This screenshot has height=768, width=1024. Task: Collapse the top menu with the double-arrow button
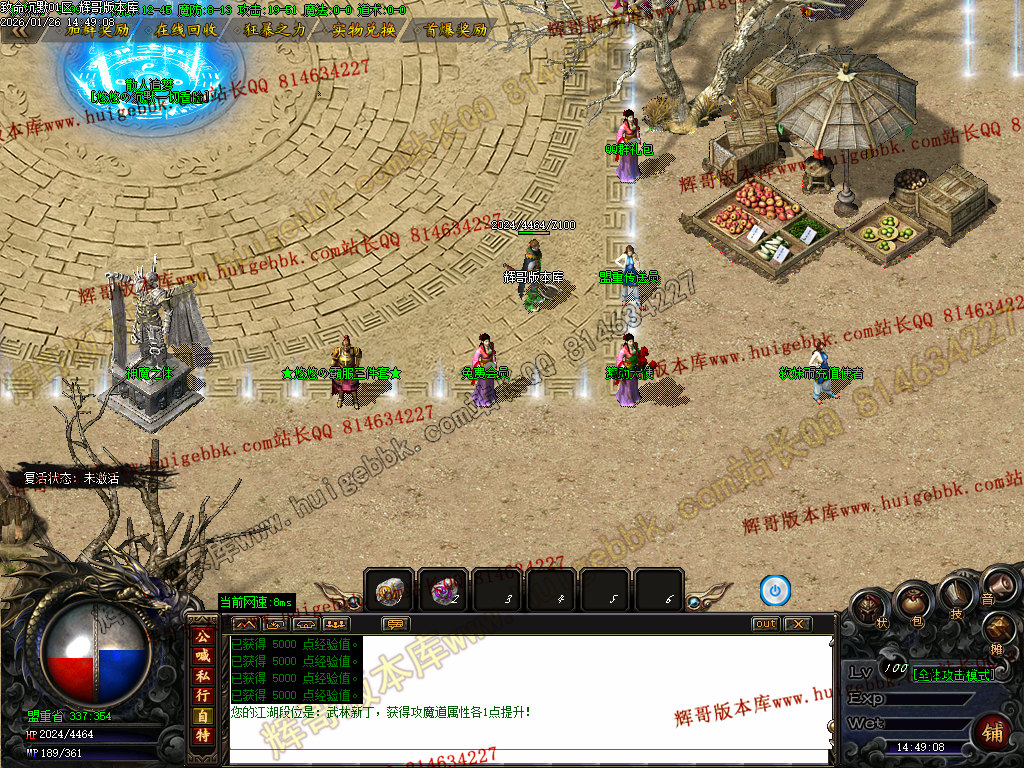[20, 30]
